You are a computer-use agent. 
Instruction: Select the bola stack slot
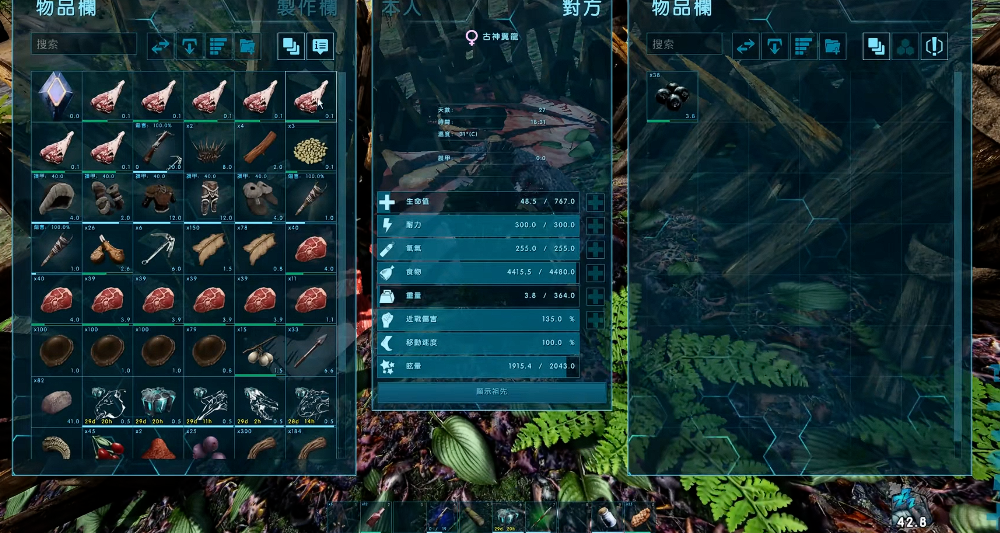click(260, 351)
